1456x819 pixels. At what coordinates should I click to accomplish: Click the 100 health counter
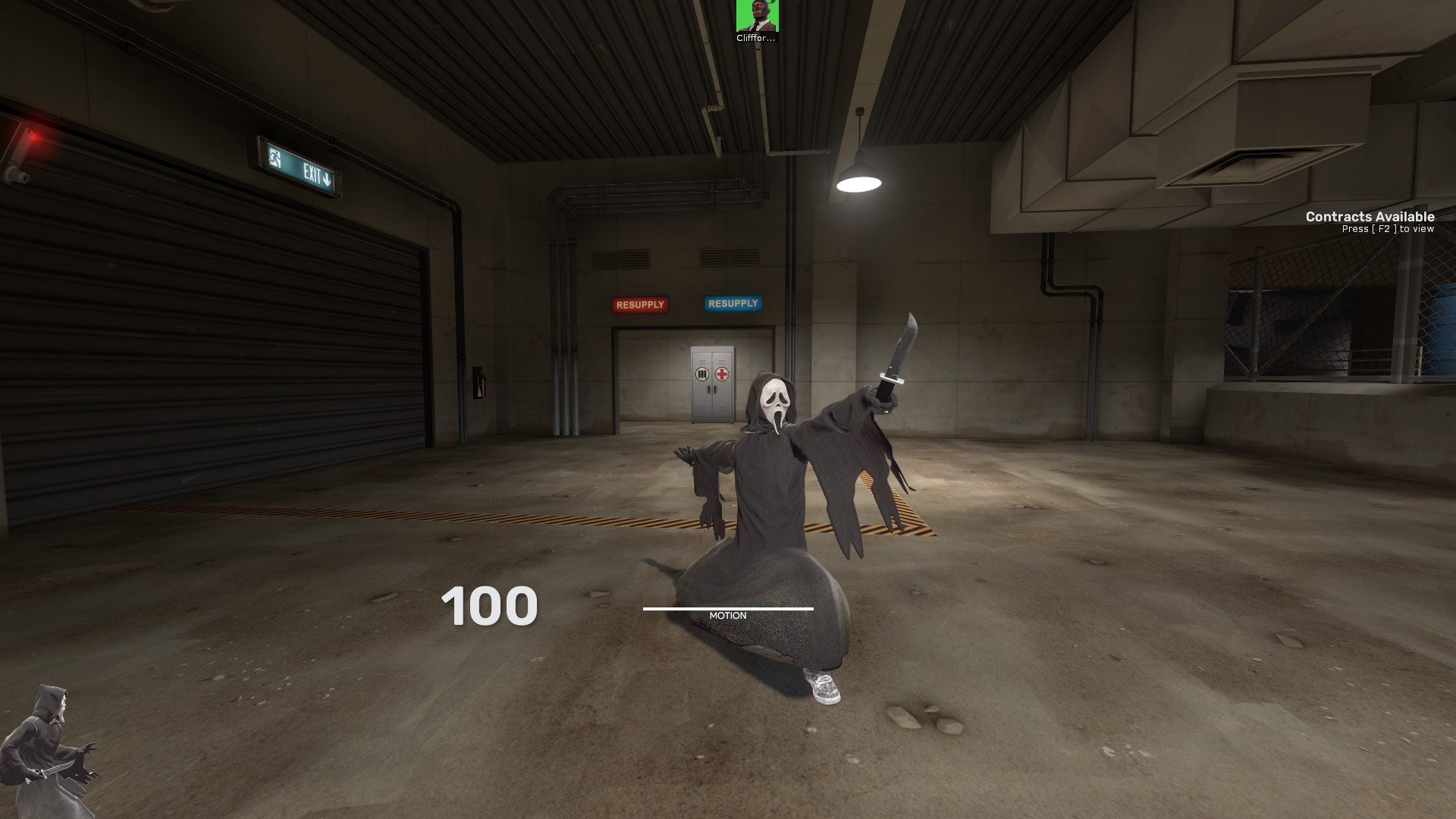click(491, 606)
